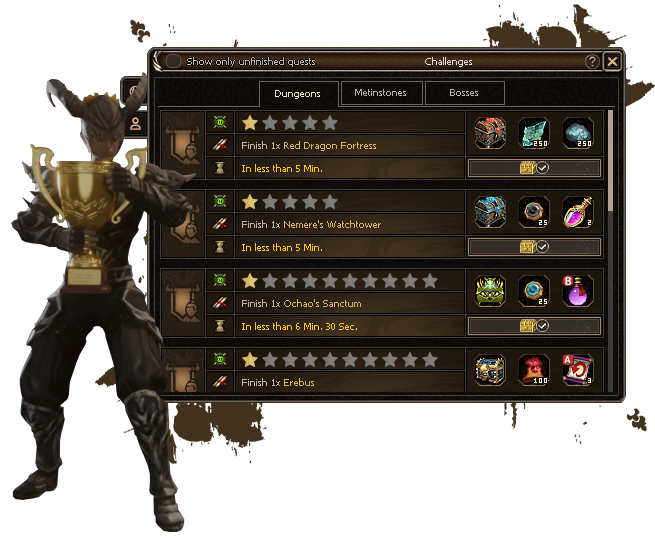
Task: Switch to the Dungeons tab
Action: [297, 94]
